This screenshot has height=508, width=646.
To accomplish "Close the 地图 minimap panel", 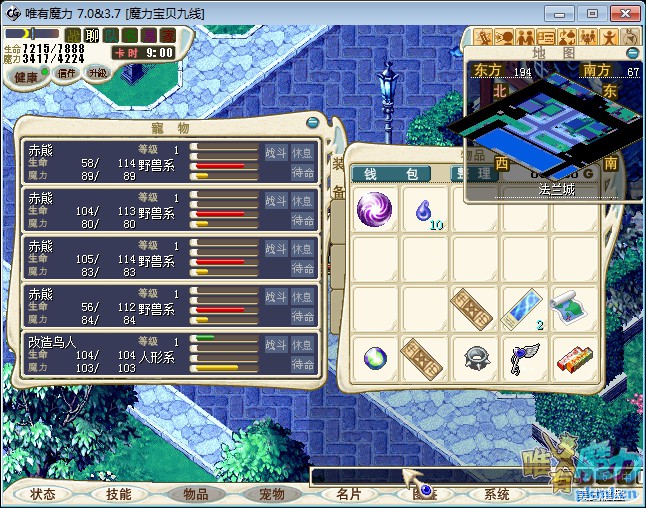I will point(632,52).
